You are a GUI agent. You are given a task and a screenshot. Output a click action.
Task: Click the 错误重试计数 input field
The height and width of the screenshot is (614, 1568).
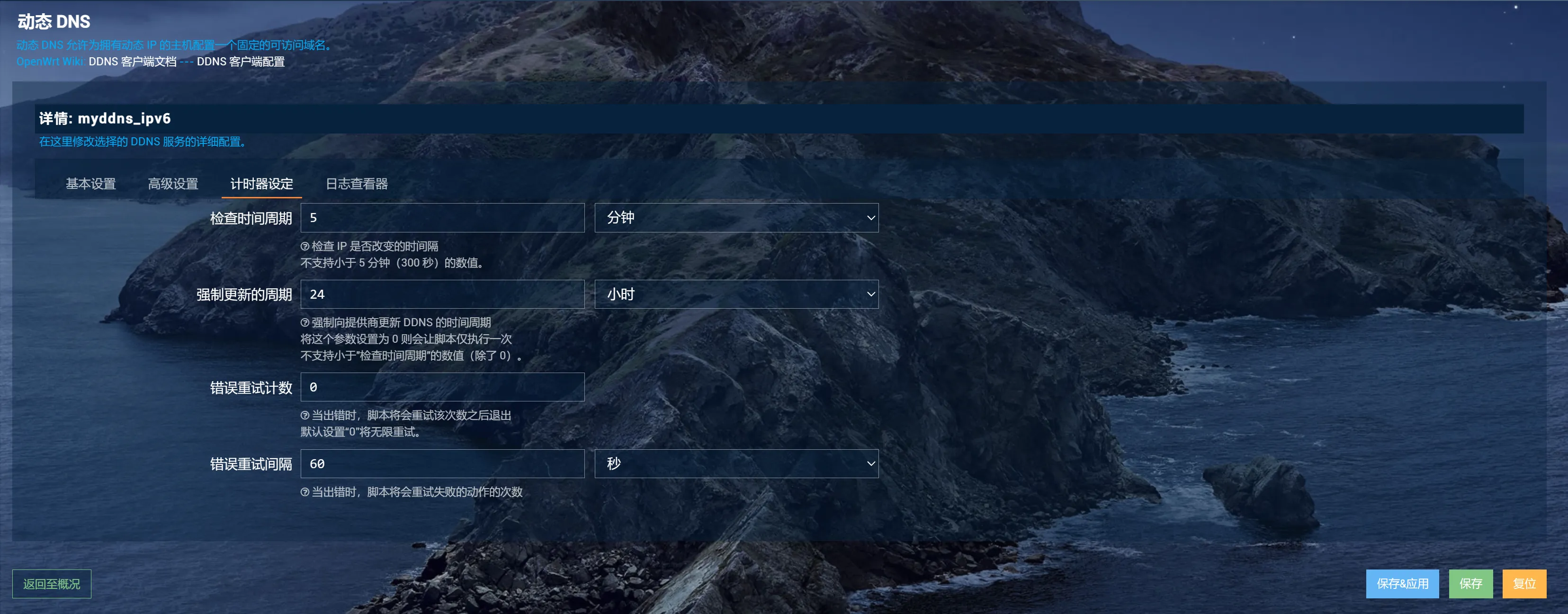[442, 387]
